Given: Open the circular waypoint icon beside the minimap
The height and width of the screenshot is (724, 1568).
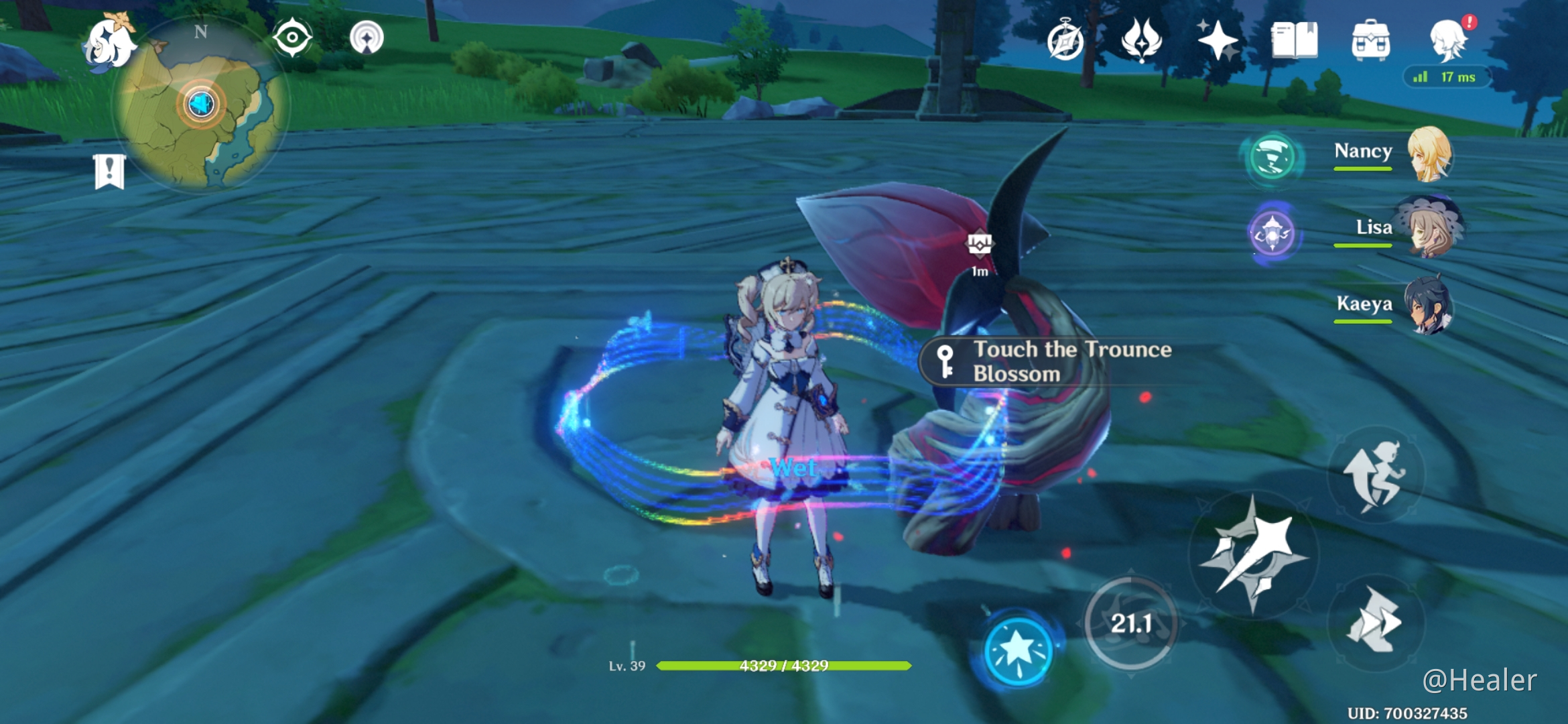Looking at the screenshot, I should point(367,38).
